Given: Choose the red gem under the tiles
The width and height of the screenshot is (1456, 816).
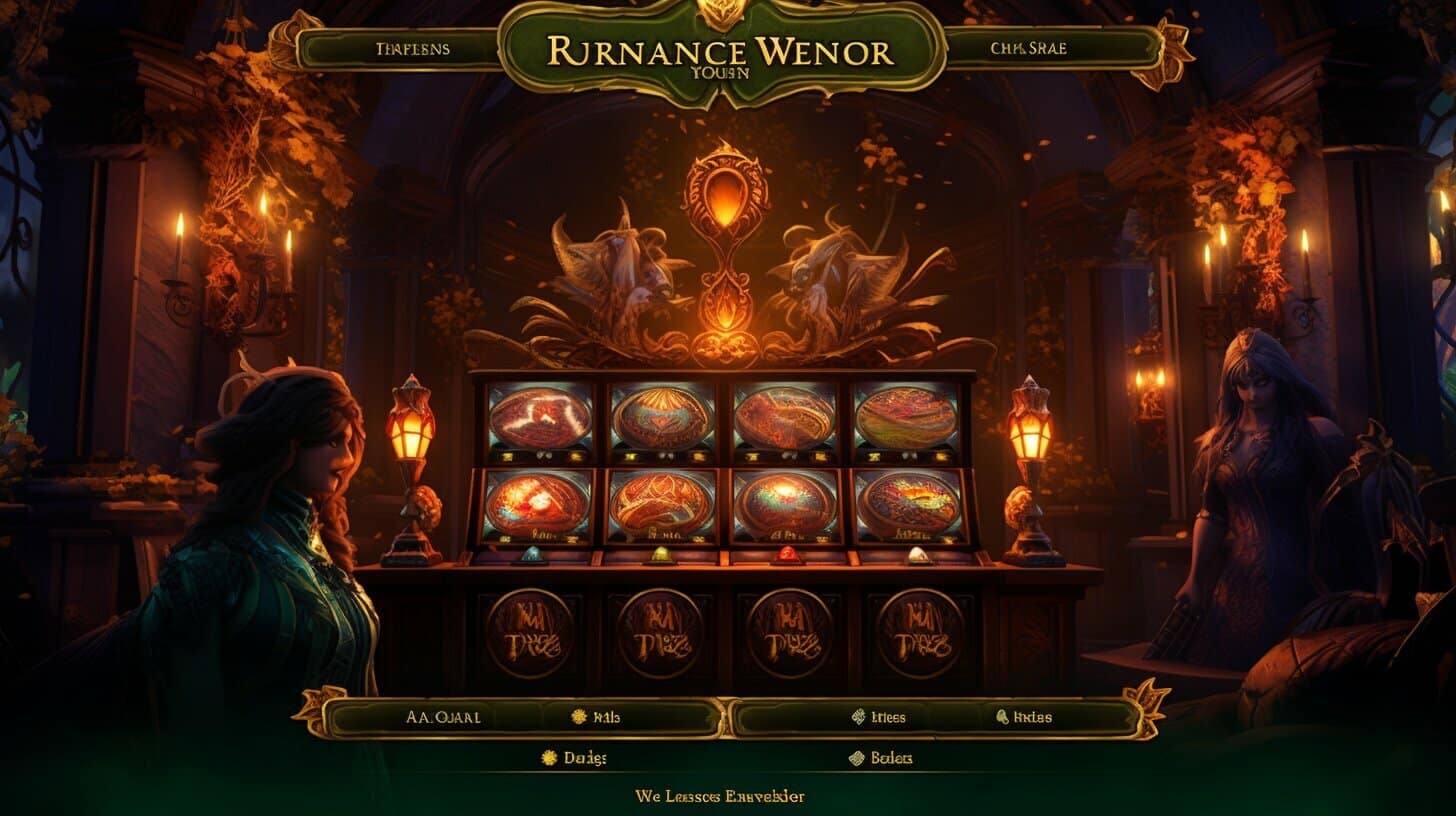Looking at the screenshot, I should 786,553.
